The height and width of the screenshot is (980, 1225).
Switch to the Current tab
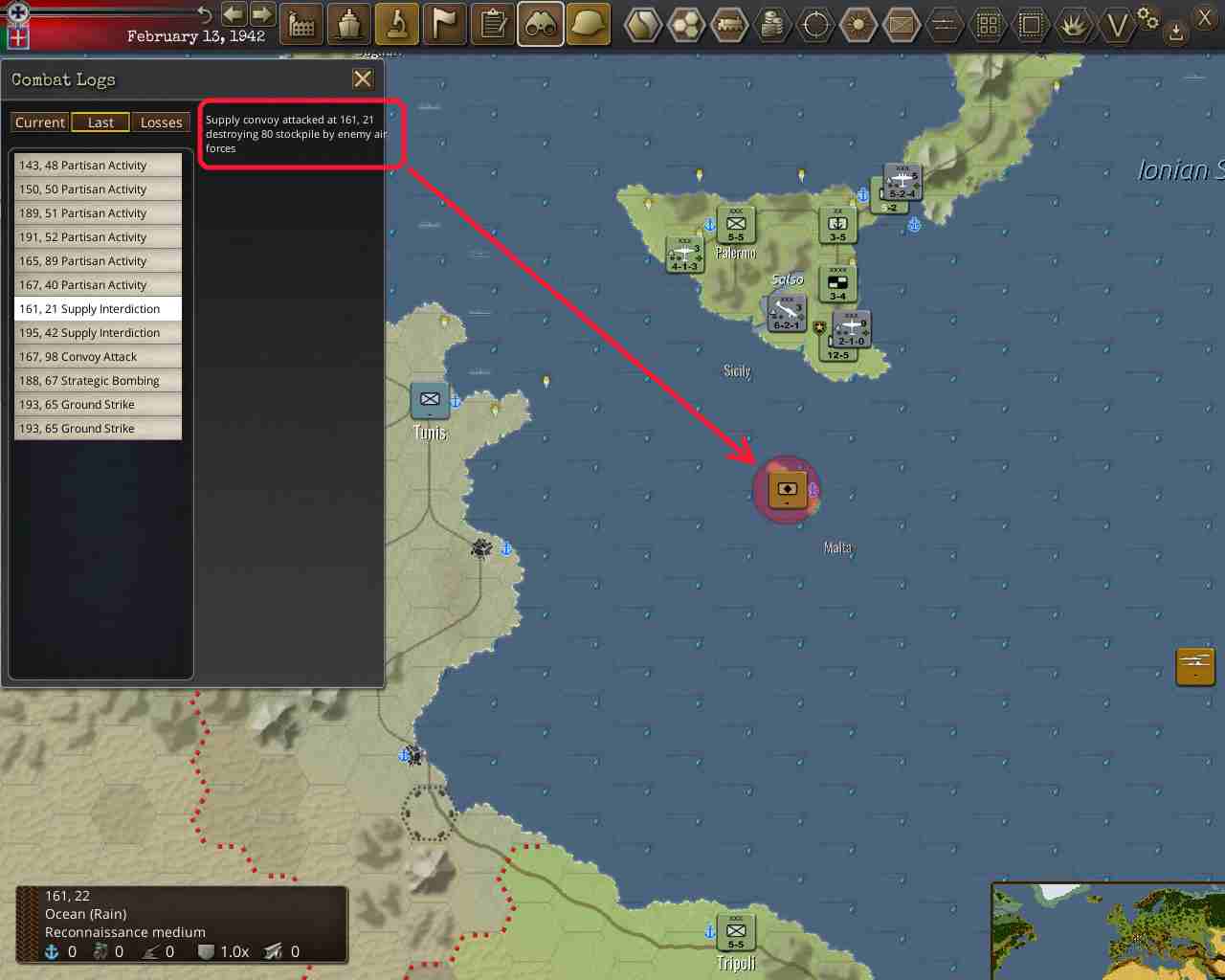click(39, 122)
